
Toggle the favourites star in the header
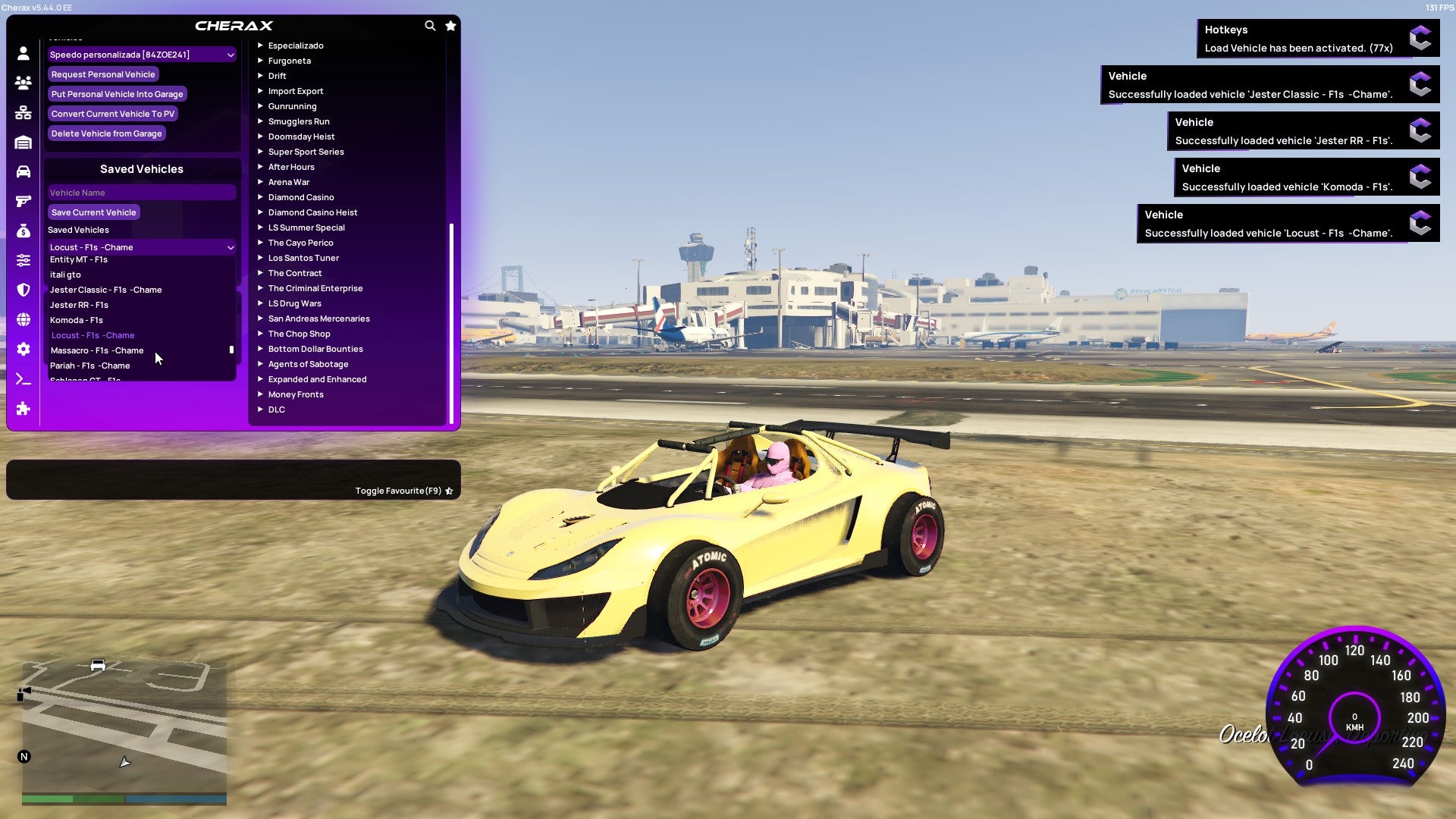pos(450,25)
